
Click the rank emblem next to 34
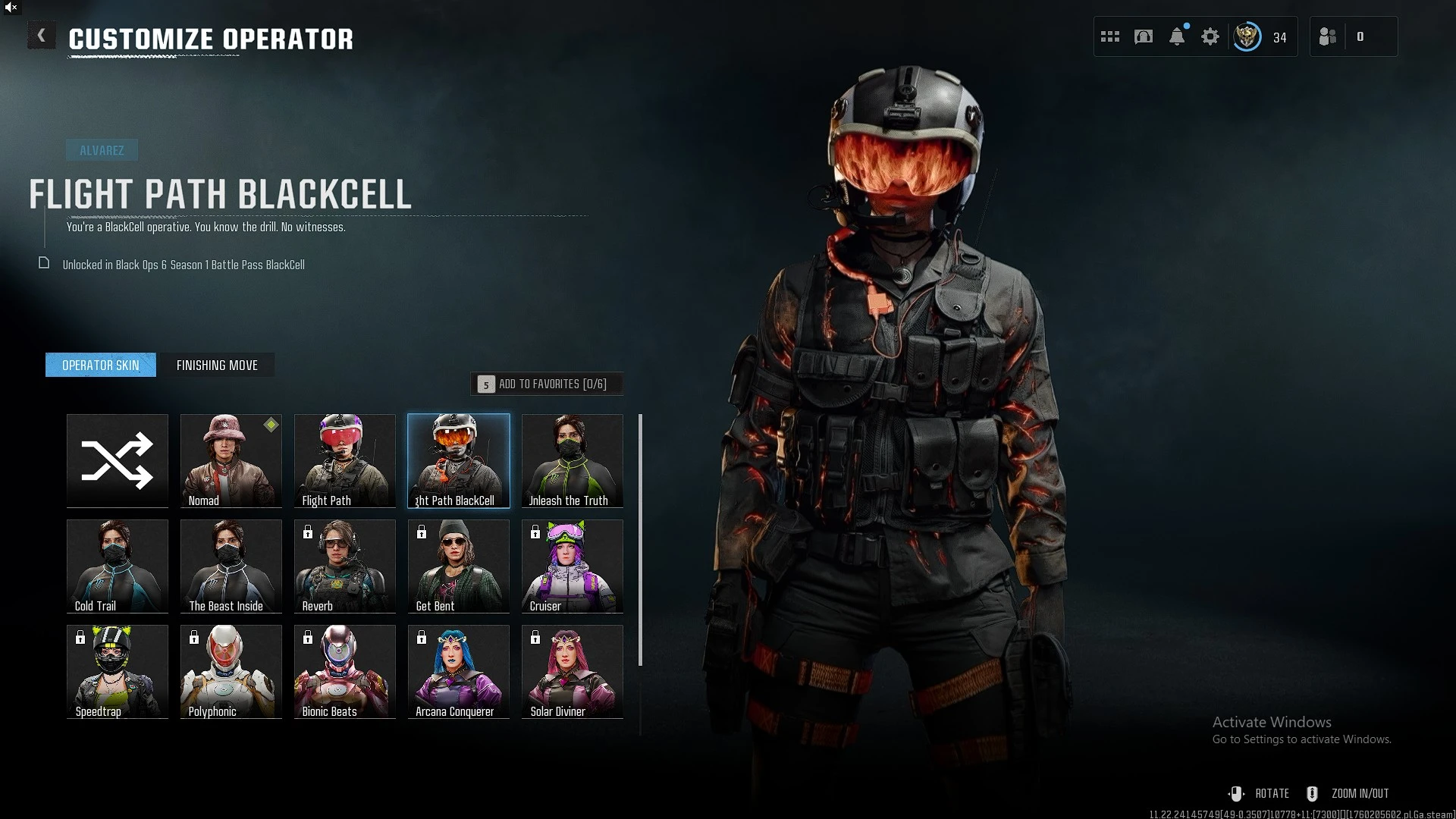point(1246,36)
